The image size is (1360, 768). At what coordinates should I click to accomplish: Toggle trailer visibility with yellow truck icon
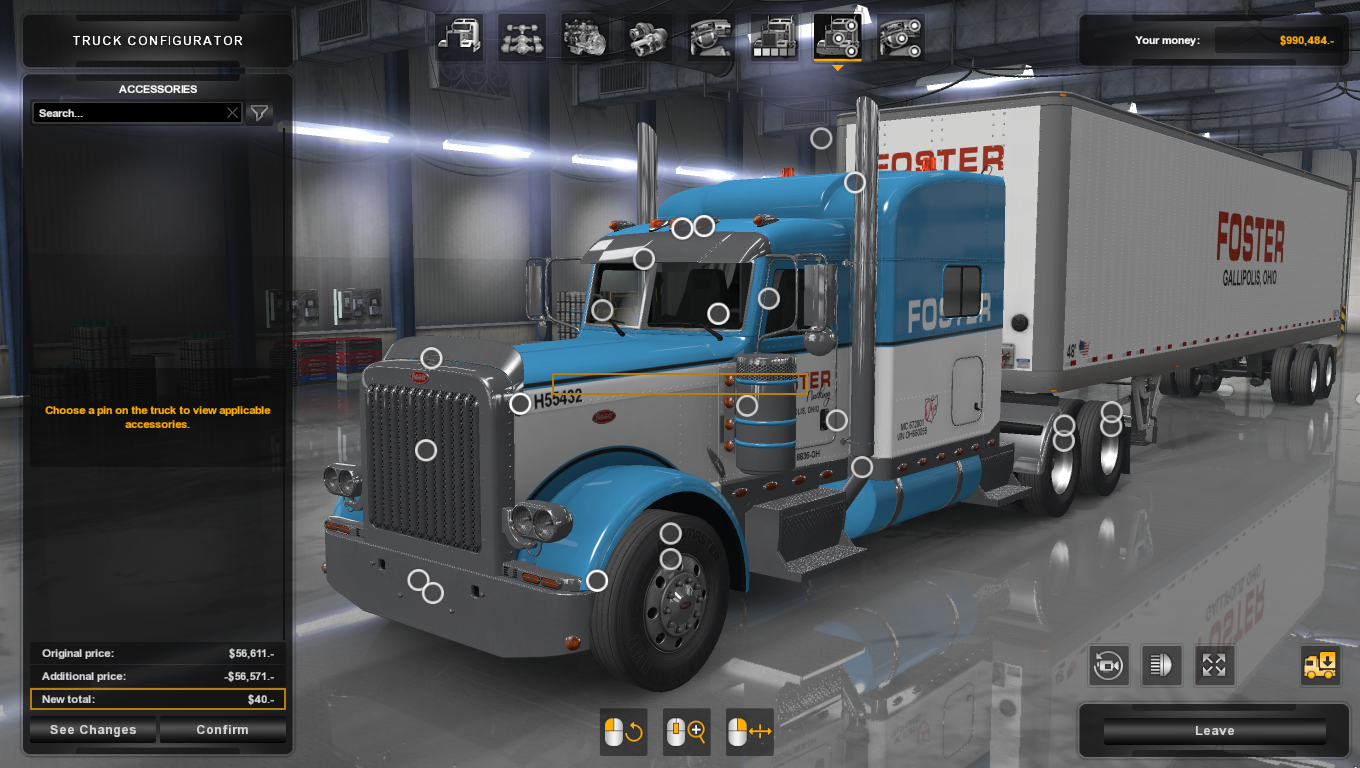pyautogui.click(x=1321, y=665)
